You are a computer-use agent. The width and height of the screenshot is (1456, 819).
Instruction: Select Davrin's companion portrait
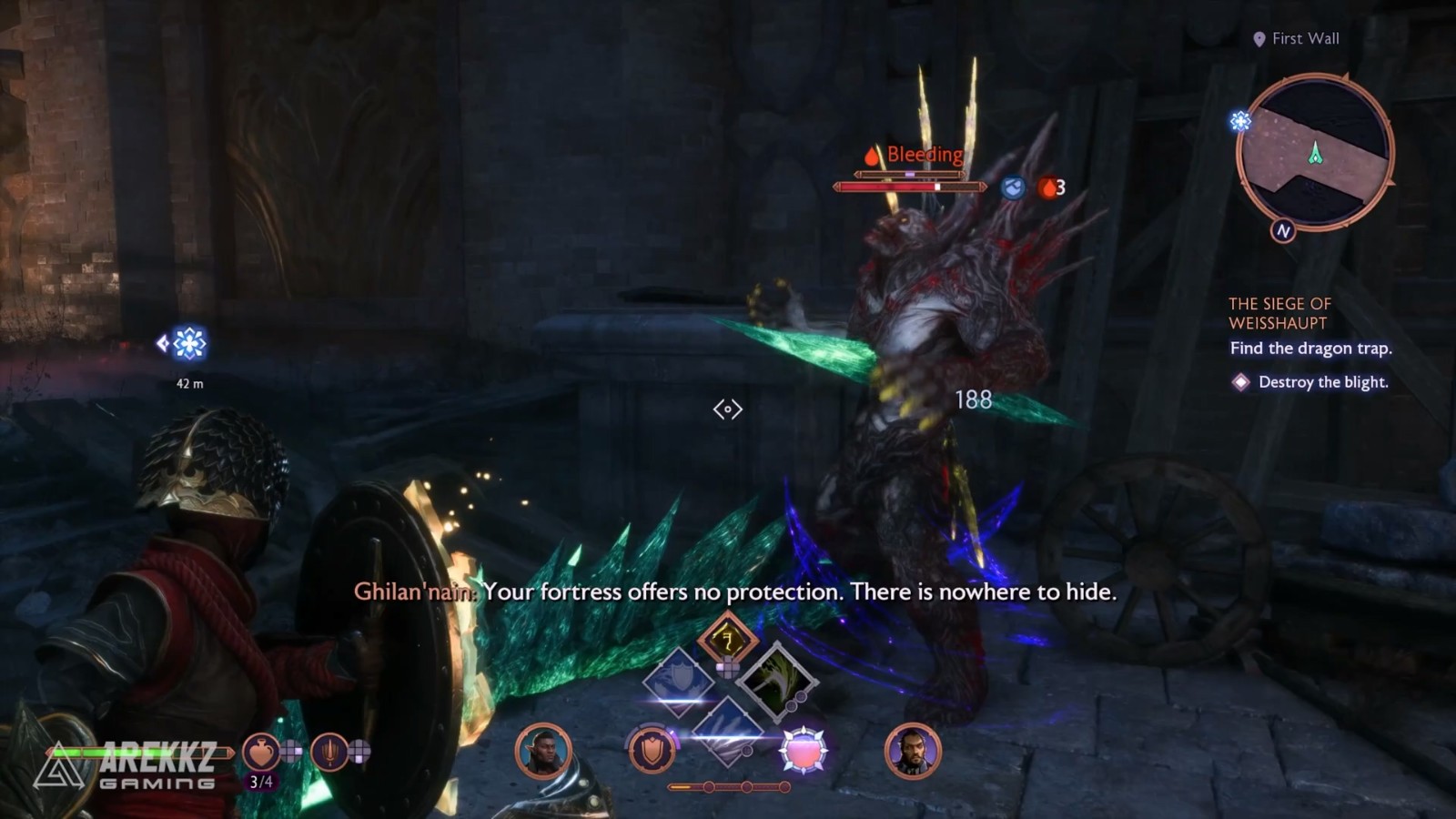pos(543,752)
